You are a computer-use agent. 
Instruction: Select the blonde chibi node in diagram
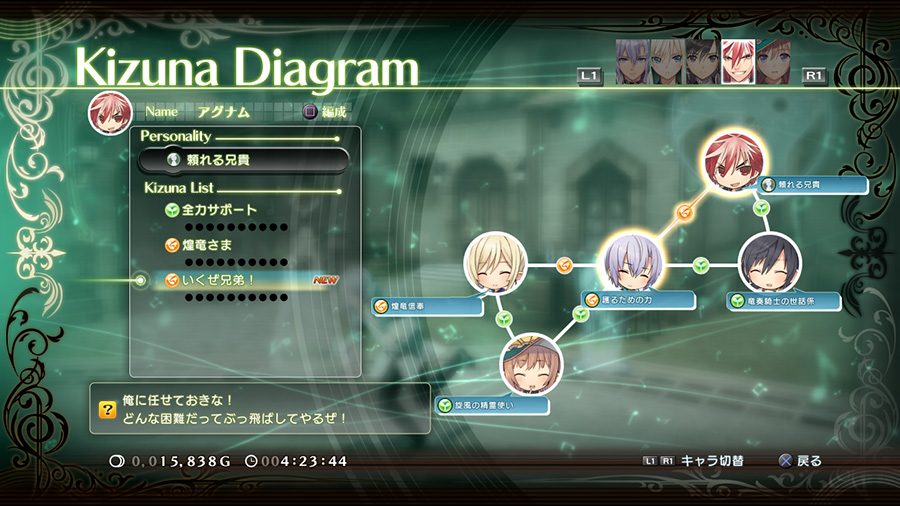(495, 264)
